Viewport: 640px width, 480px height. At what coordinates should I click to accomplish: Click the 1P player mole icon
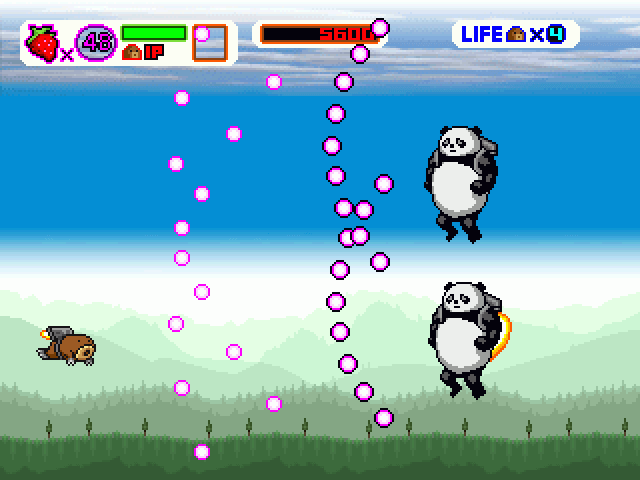[x=131, y=53]
